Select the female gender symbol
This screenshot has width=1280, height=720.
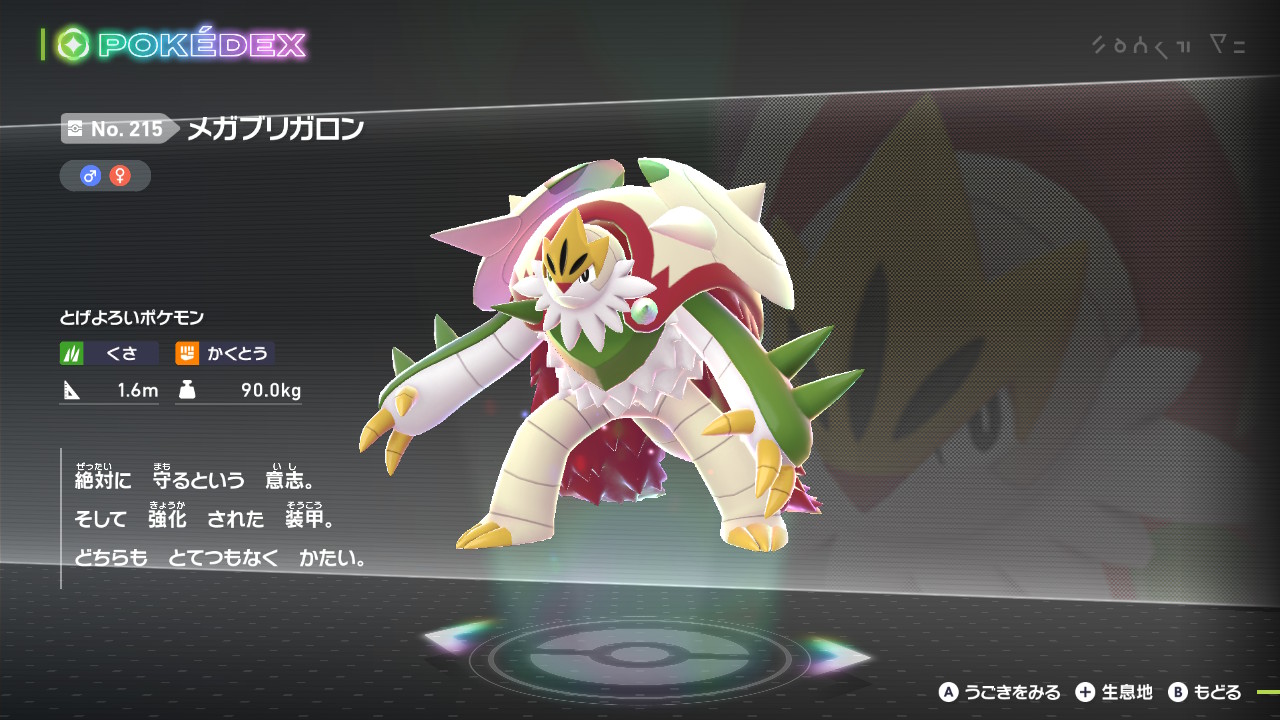coord(120,176)
